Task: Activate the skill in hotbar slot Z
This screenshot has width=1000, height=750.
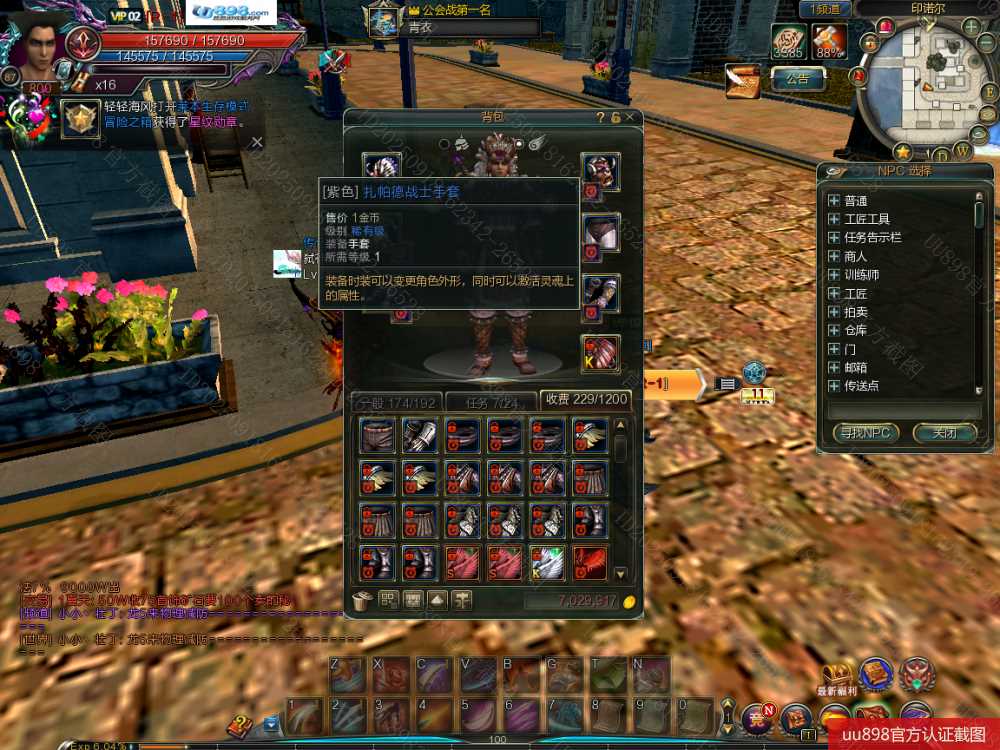Action: pyautogui.click(x=348, y=676)
